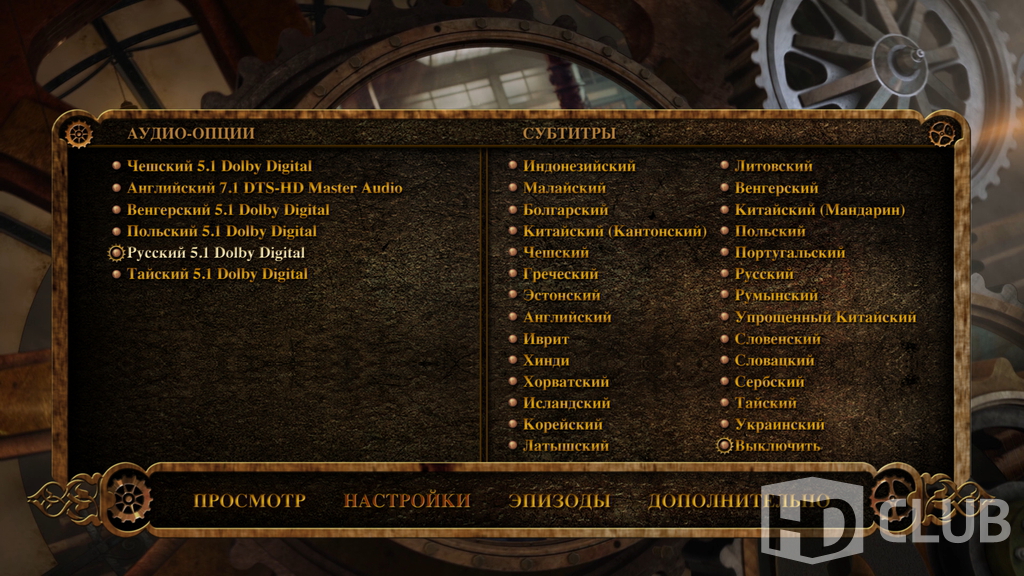Open the НАСТРОЙКИ menu

406,500
